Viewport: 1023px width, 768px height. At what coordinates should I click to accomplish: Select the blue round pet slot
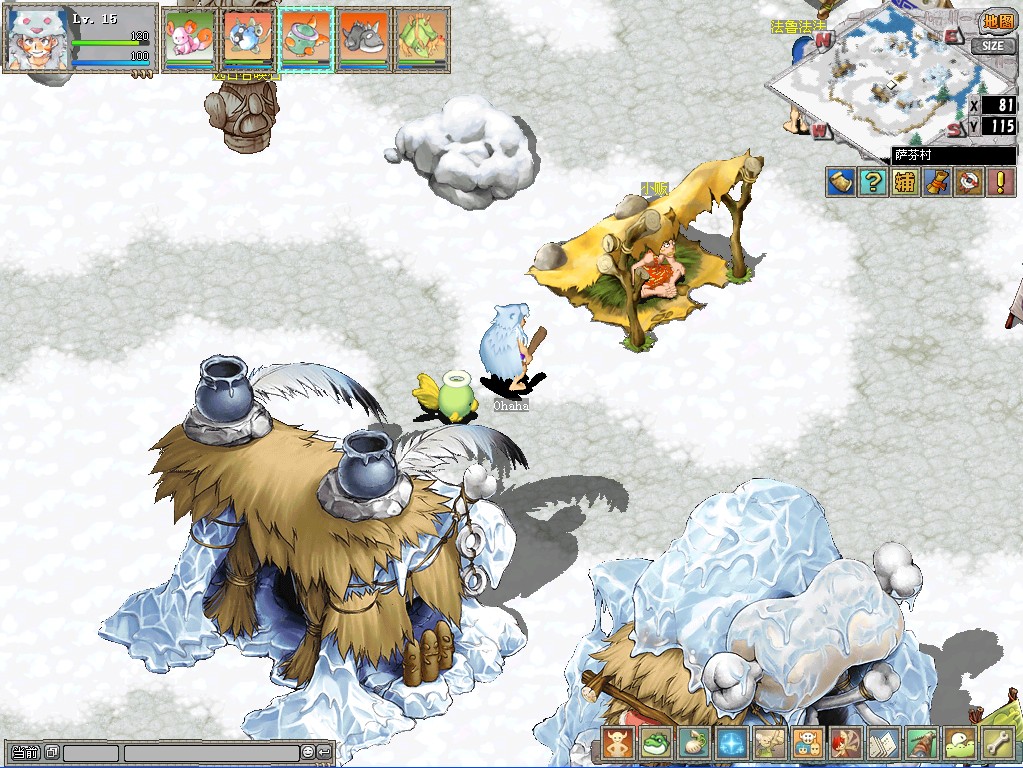(x=247, y=39)
